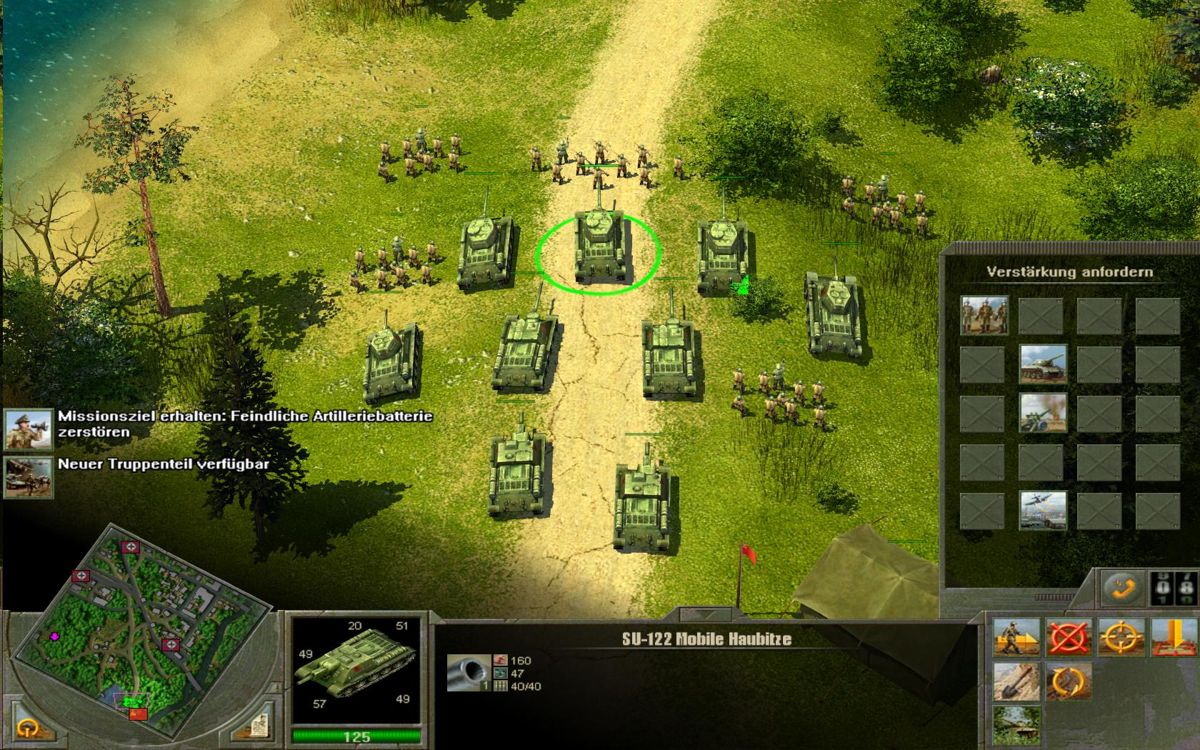Request tank reinforcements

tap(1042, 364)
